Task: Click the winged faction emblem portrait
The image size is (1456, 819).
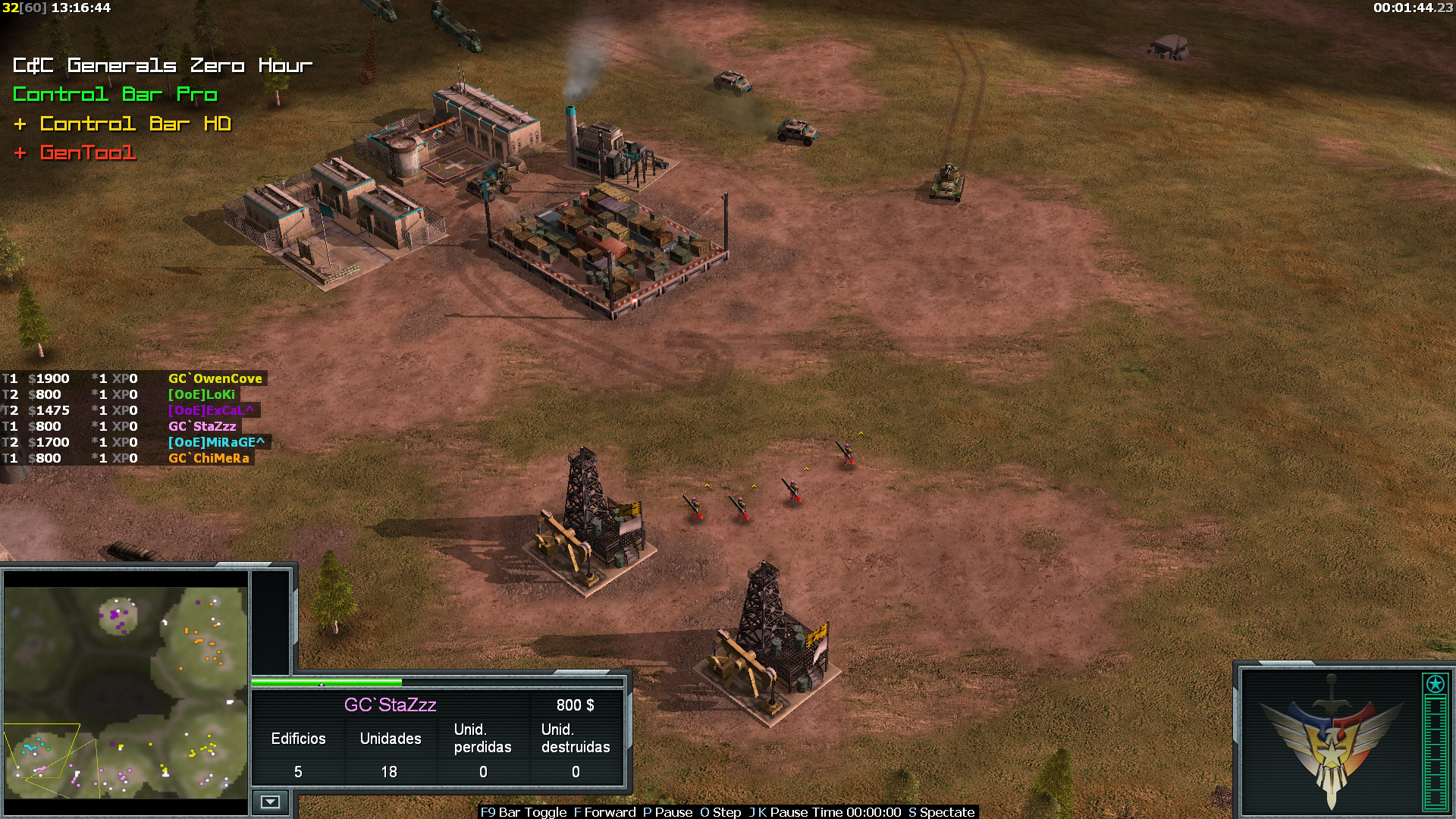Action: pyautogui.click(x=1331, y=739)
